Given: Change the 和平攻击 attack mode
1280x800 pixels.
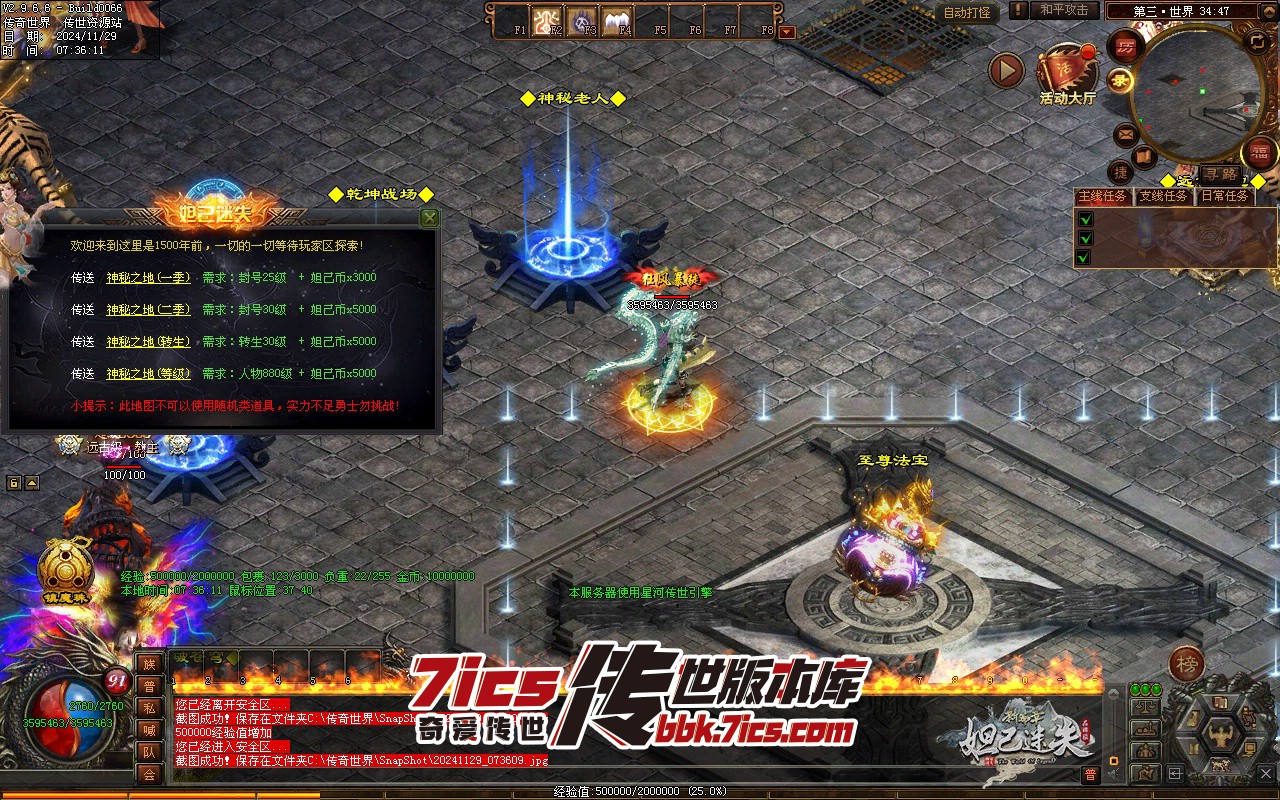Looking at the screenshot, I should coord(1063,10).
